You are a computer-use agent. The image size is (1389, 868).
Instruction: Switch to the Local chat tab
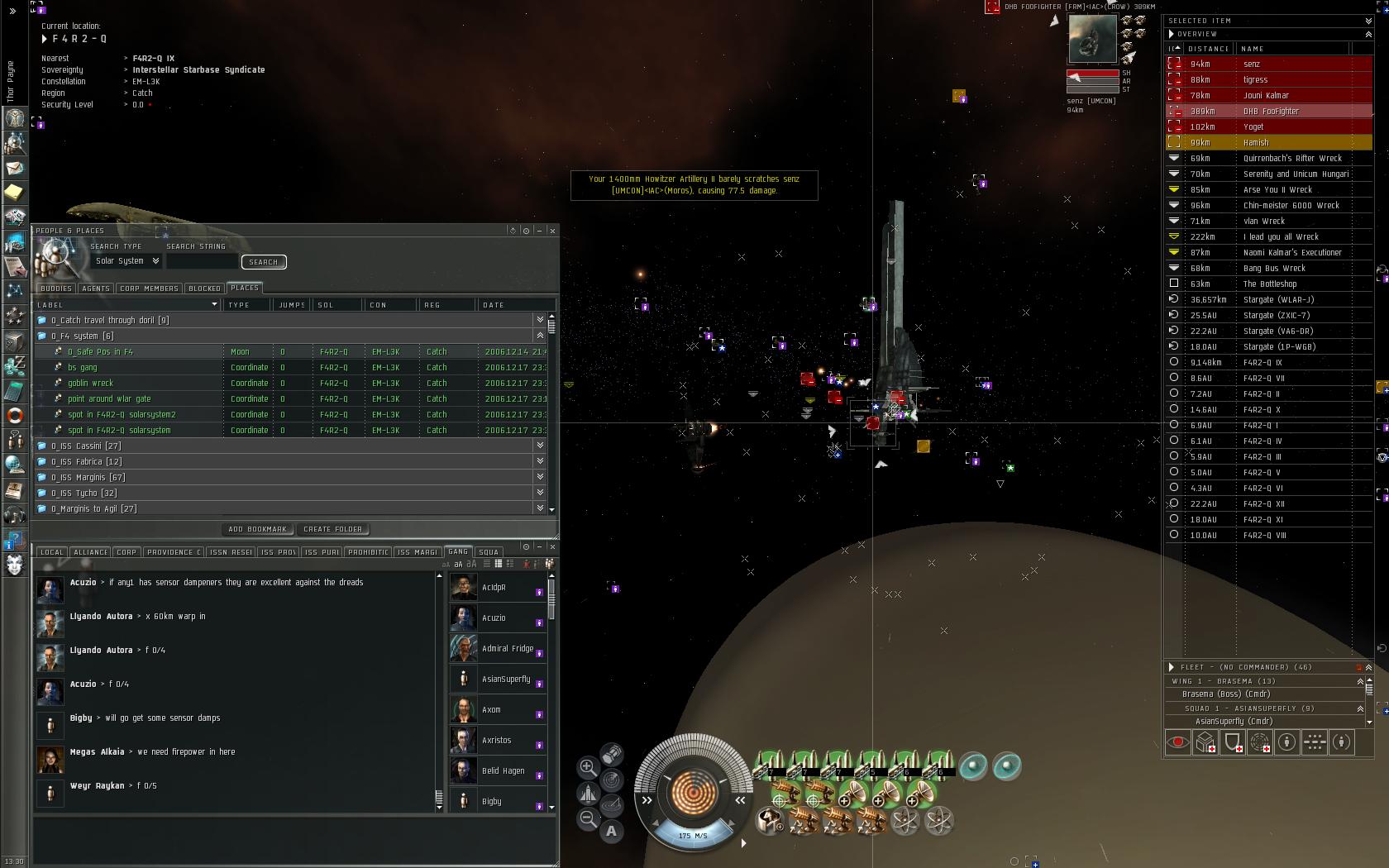(x=51, y=552)
